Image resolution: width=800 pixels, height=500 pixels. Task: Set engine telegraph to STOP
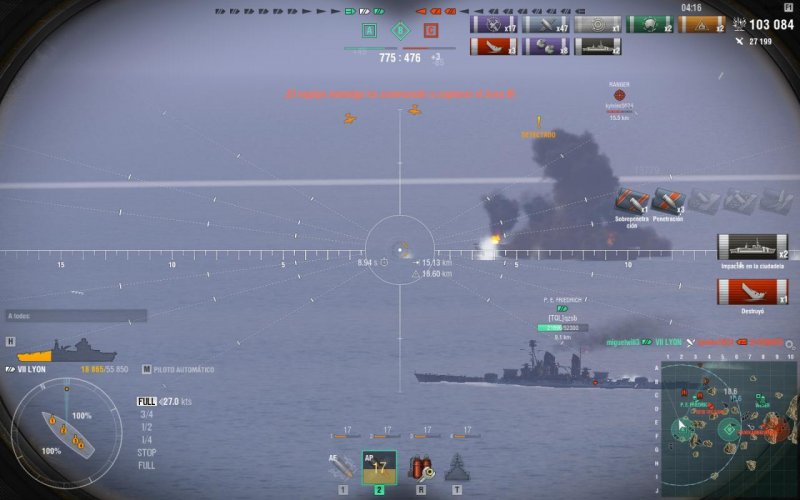point(146,452)
